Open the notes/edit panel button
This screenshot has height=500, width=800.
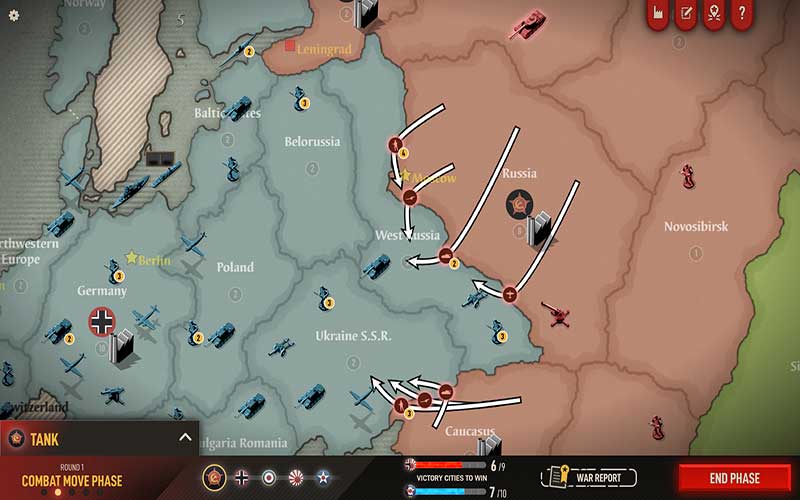pos(686,14)
